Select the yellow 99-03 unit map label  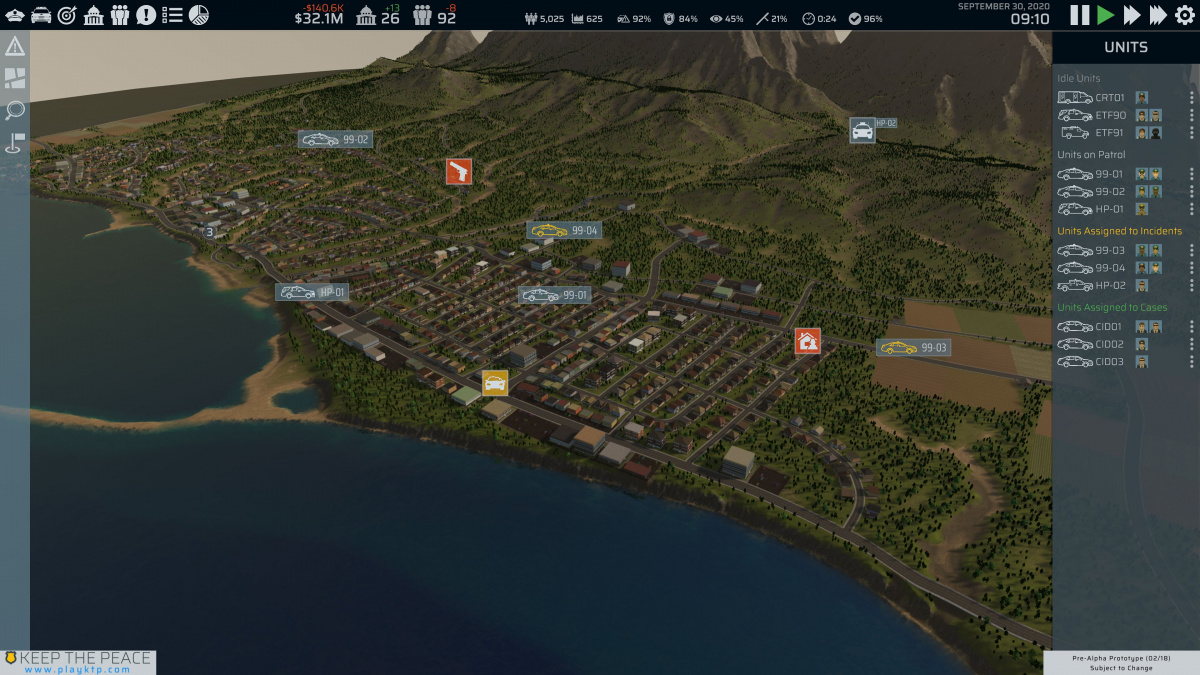912,348
